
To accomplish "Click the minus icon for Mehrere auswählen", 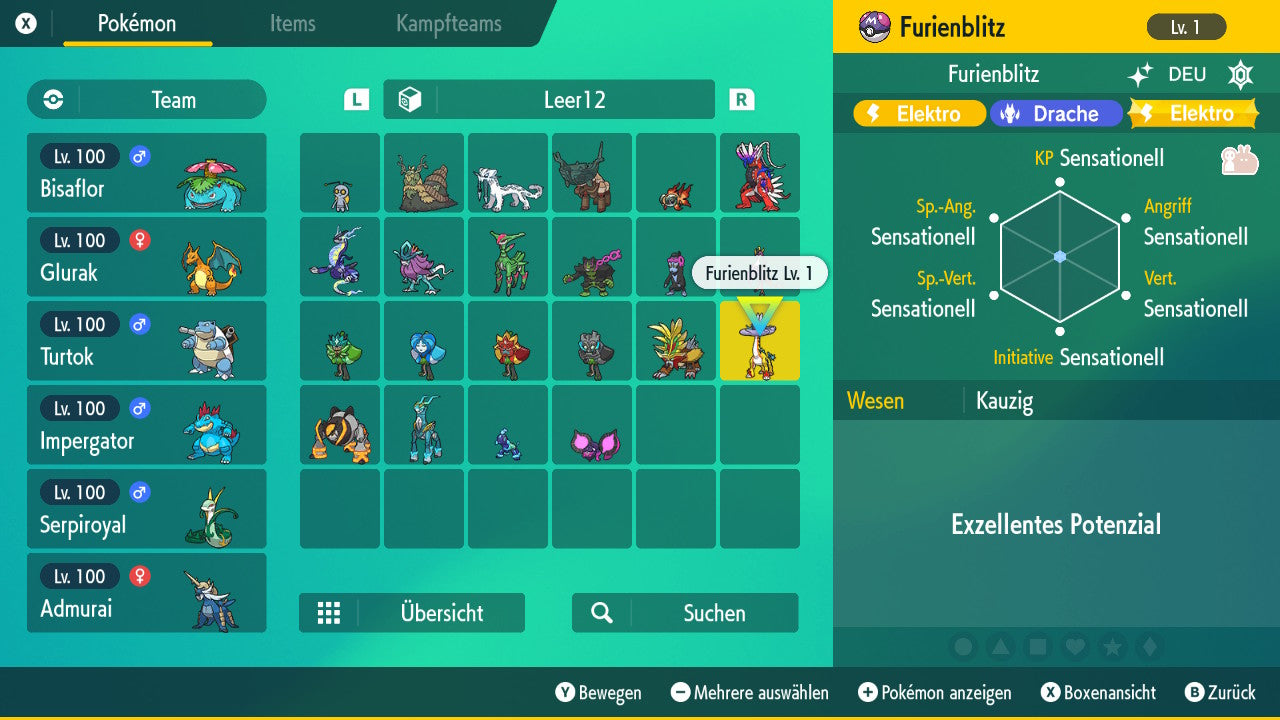I will coord(680,693).
